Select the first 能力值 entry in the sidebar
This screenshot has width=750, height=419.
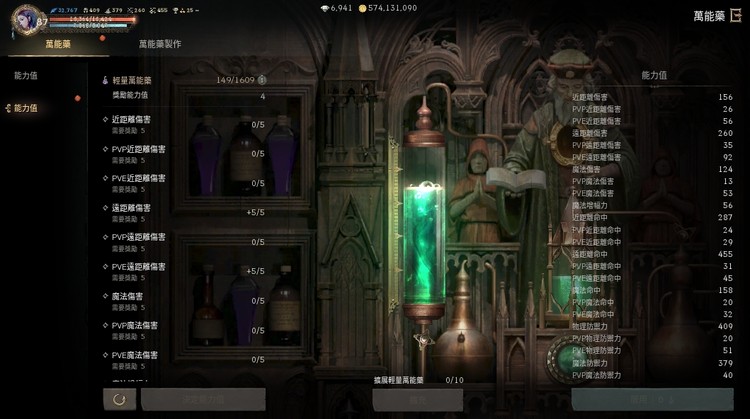coord(26,75)
